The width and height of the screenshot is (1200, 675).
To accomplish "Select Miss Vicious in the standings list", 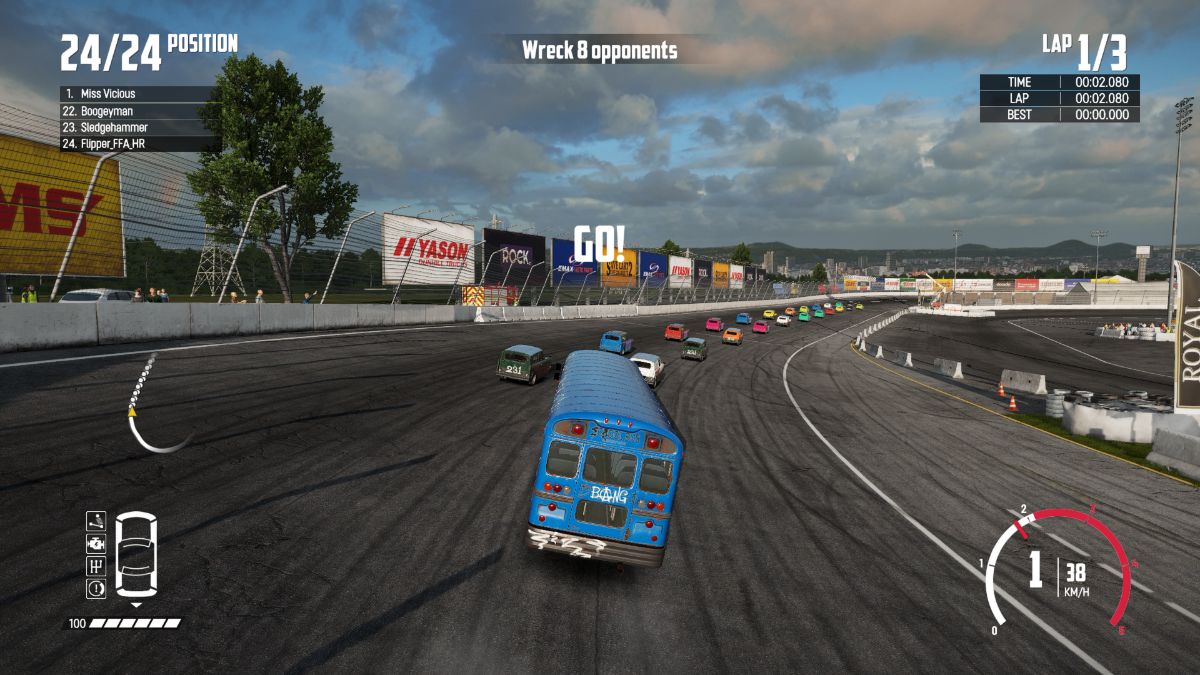I will click(x=137, y=94).
